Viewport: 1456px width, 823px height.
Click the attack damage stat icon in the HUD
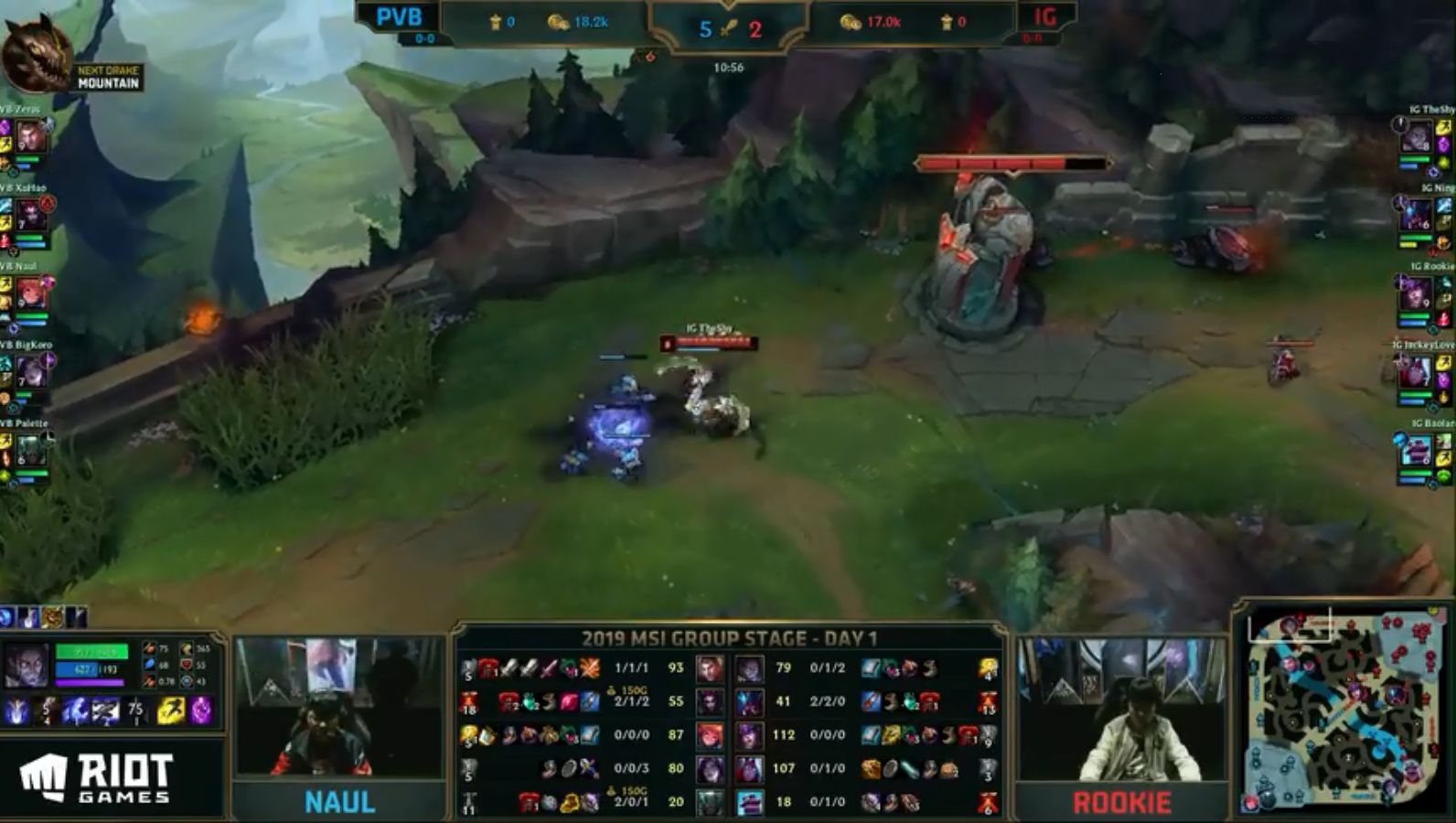coord(149,648)
